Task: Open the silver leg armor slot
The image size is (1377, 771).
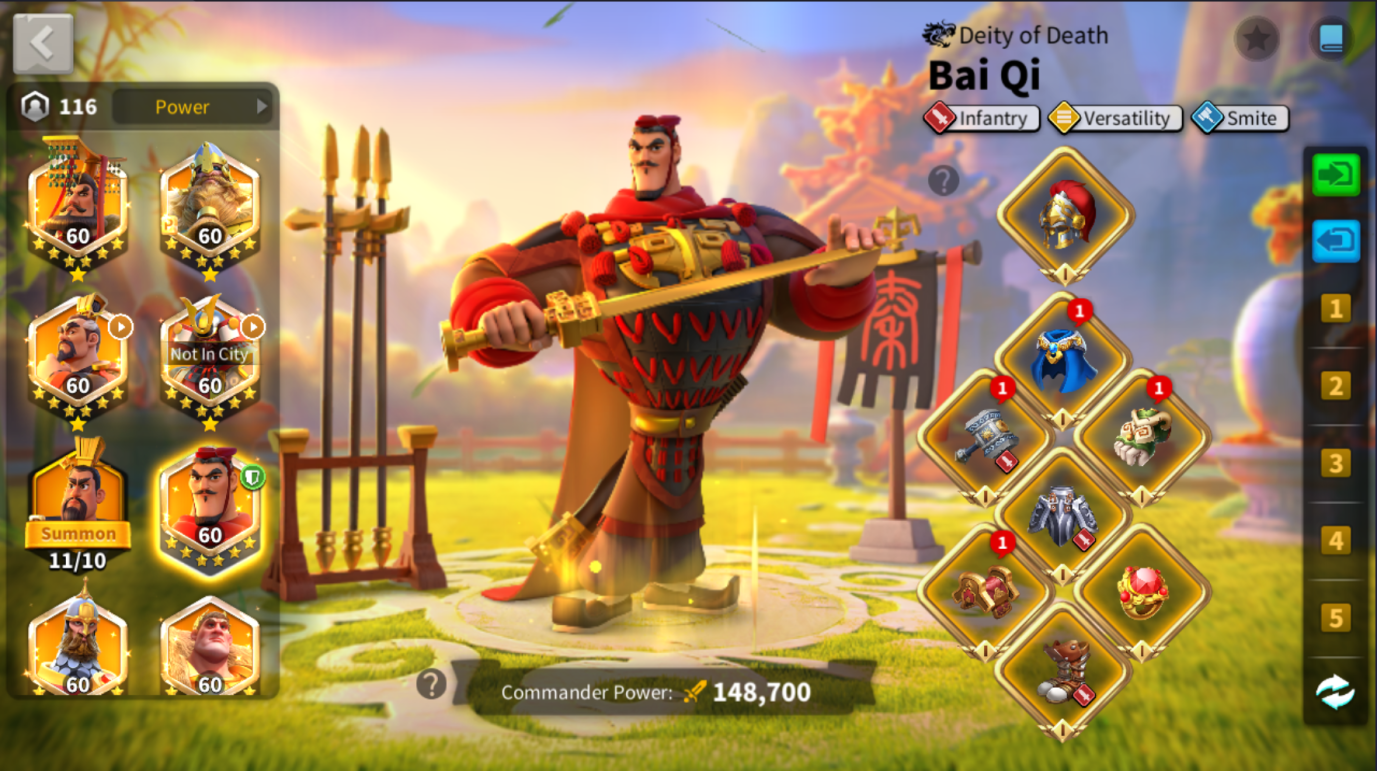Action: click(1064, 516)
